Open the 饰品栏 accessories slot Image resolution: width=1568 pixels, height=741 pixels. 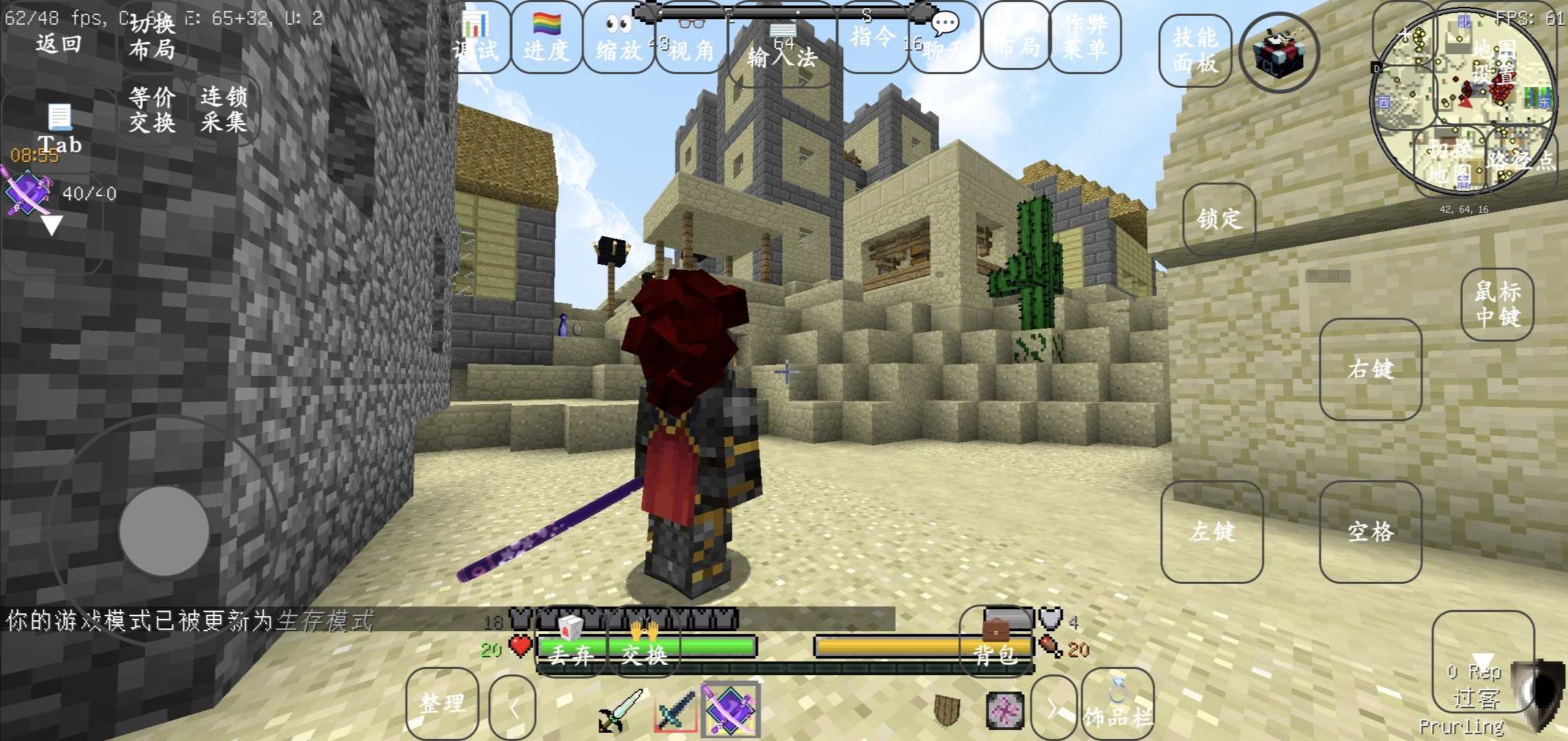coord(1117,705)
